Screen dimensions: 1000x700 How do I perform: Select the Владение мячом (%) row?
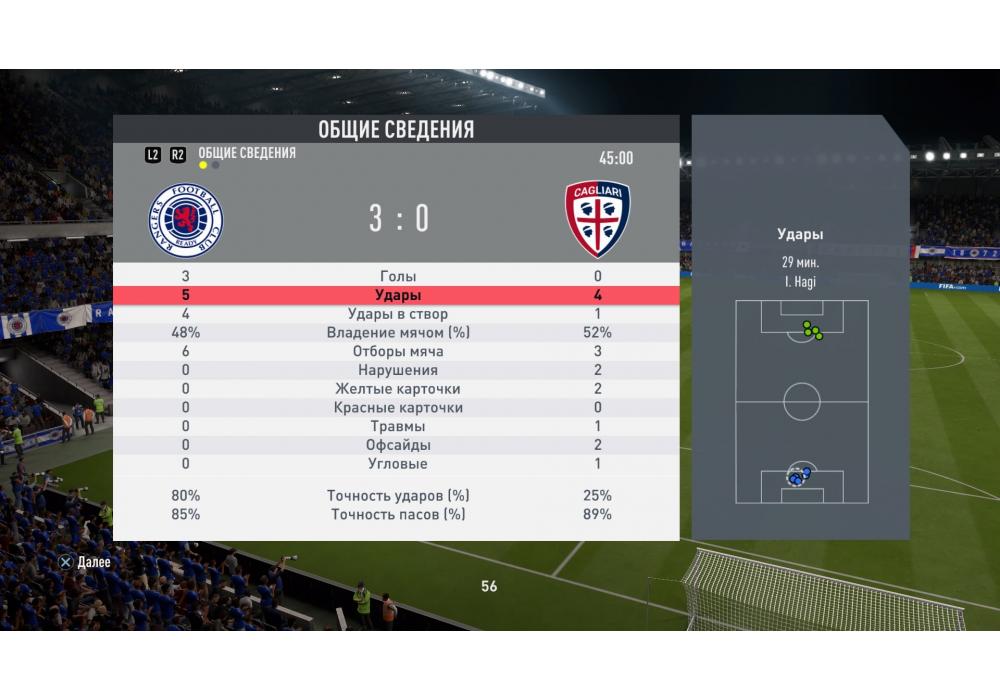click(398, 333)
